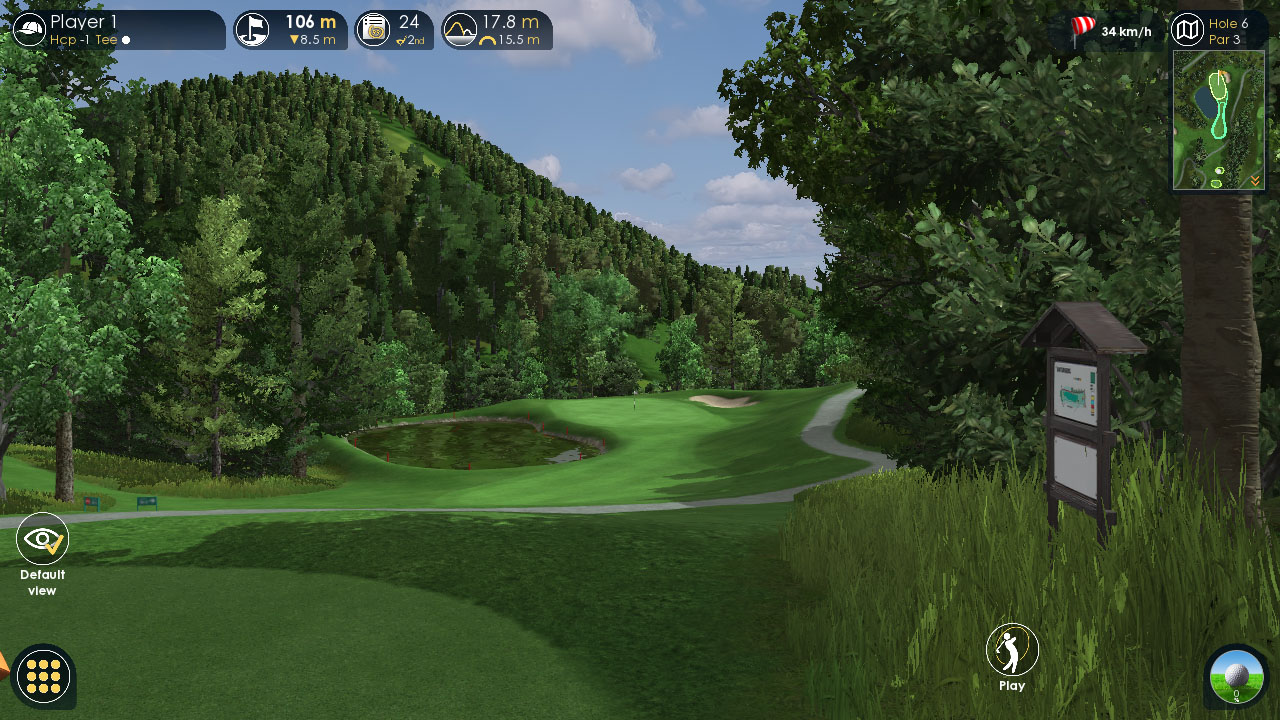Open the club selection panel showing 24
Viewport: 1280px width, 720px height.
coord(394,30)
